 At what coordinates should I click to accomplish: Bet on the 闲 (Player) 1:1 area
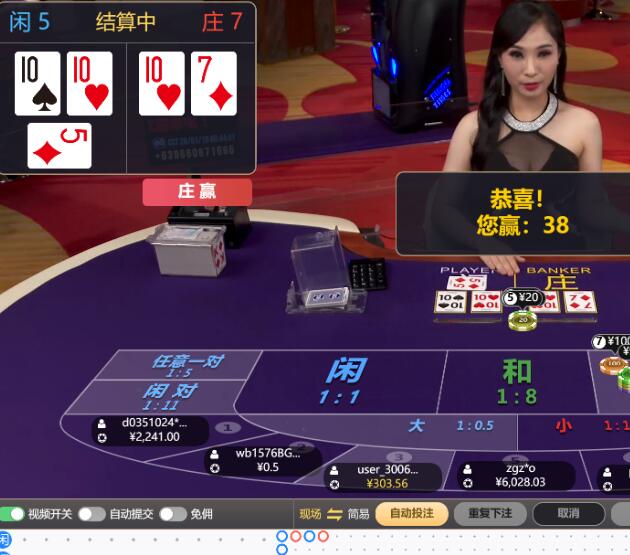coord(345,382)
